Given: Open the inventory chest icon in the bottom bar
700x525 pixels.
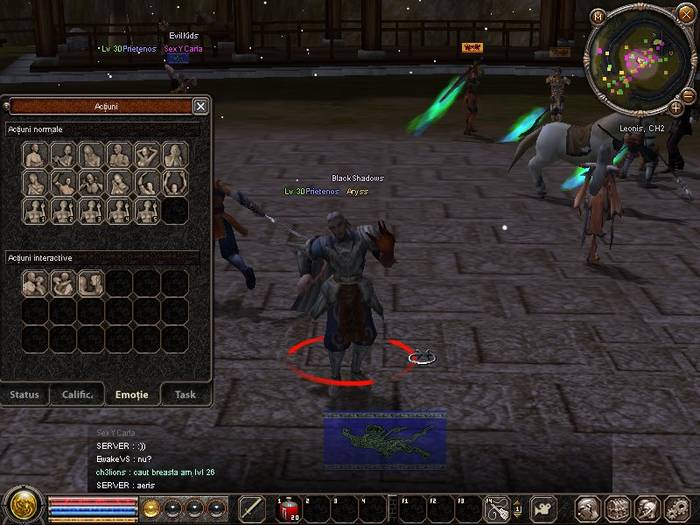Looking at the screenshot, I should tap(618, 509).
